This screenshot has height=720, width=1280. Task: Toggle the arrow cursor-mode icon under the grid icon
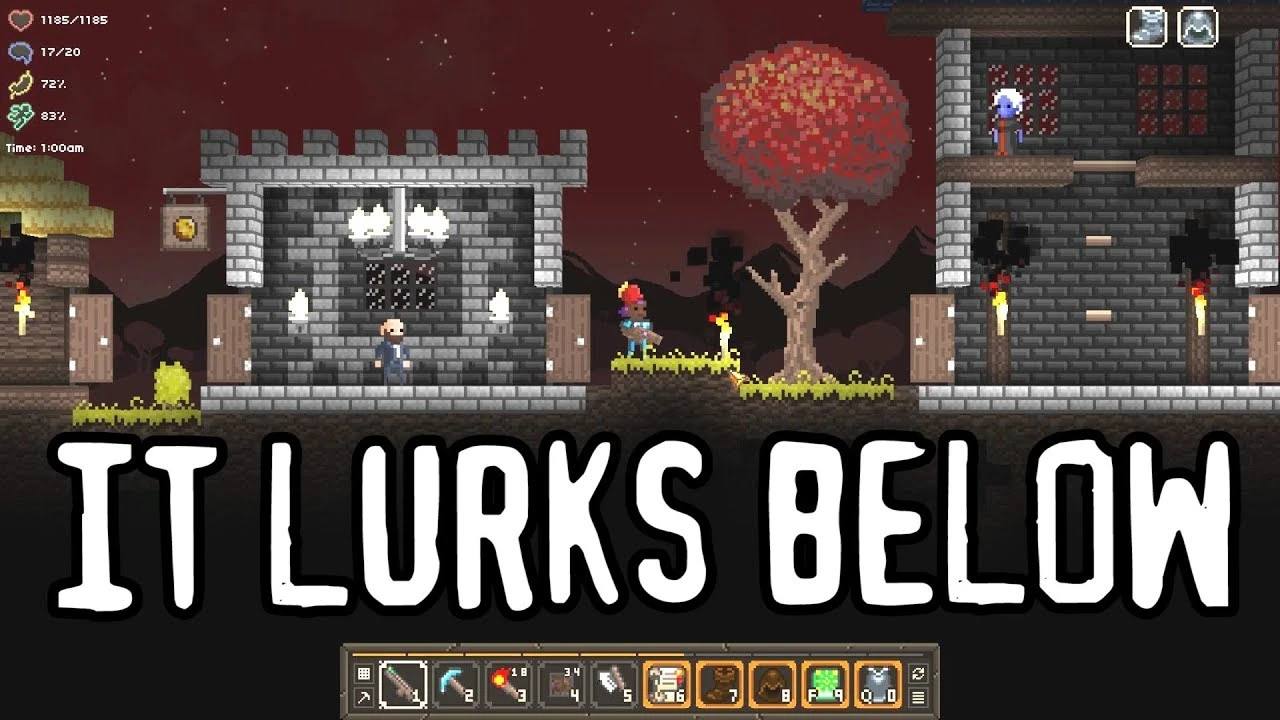362,697
